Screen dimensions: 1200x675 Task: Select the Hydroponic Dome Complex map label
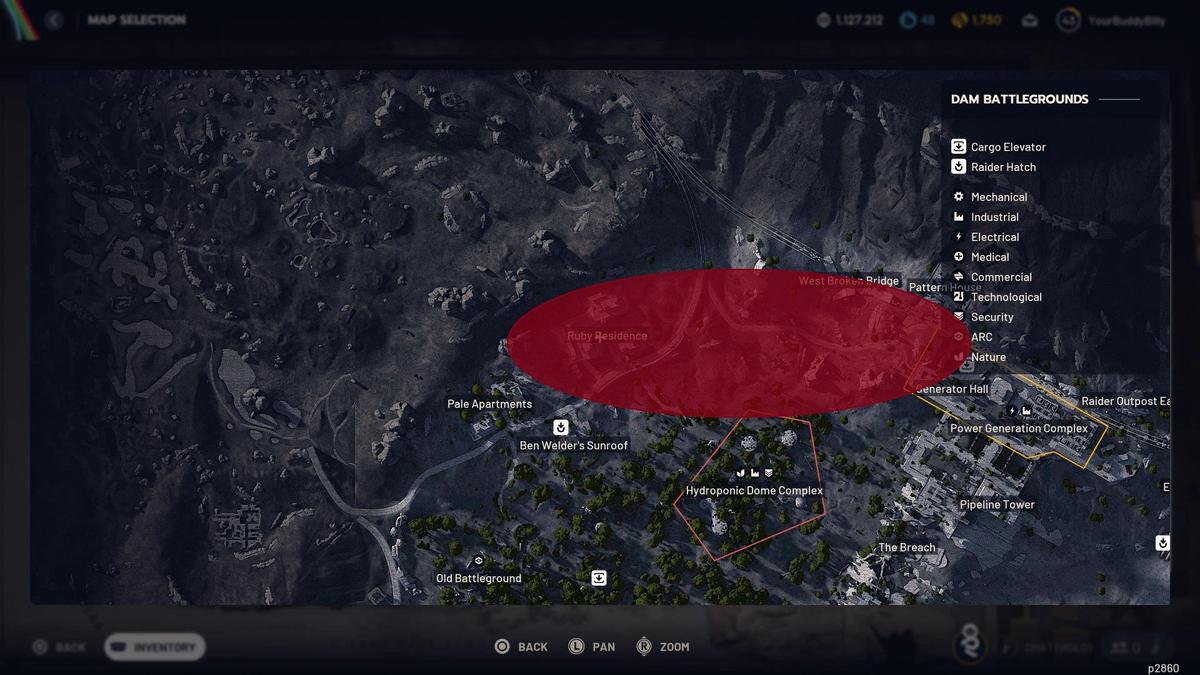pos(754,491)
